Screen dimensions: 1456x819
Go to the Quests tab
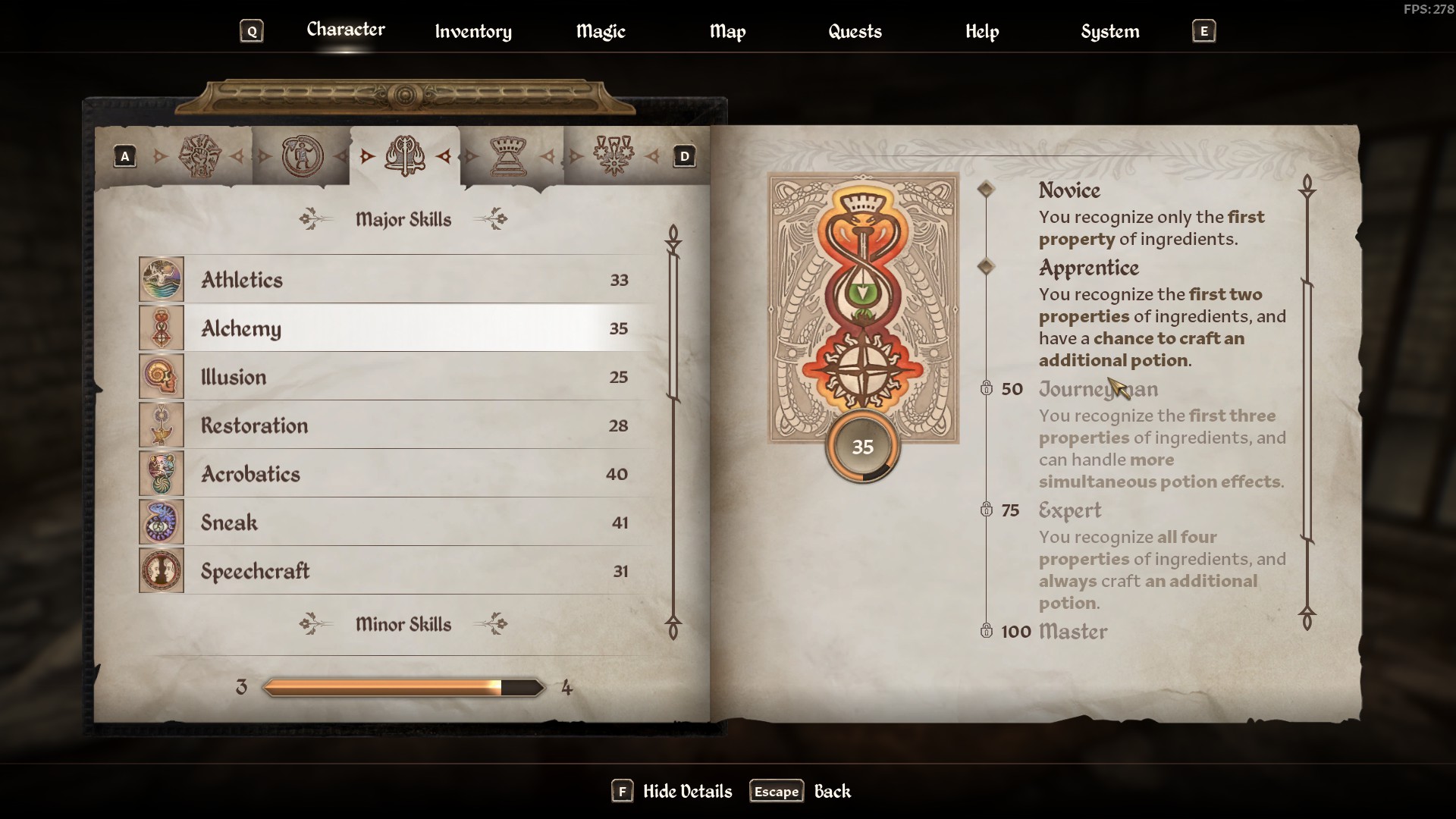pos(855,31)
